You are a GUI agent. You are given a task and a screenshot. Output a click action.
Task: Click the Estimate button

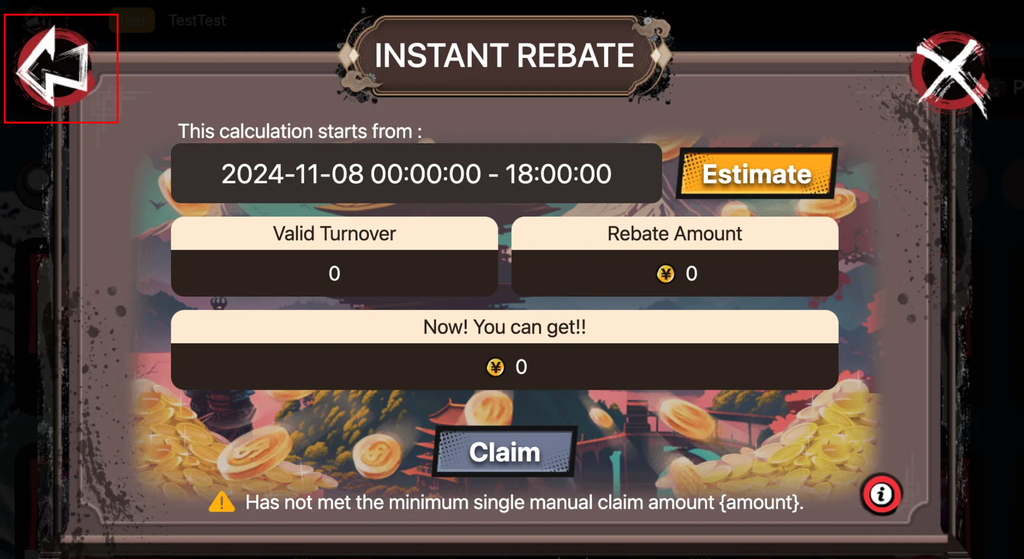click(x=756, y=174)
